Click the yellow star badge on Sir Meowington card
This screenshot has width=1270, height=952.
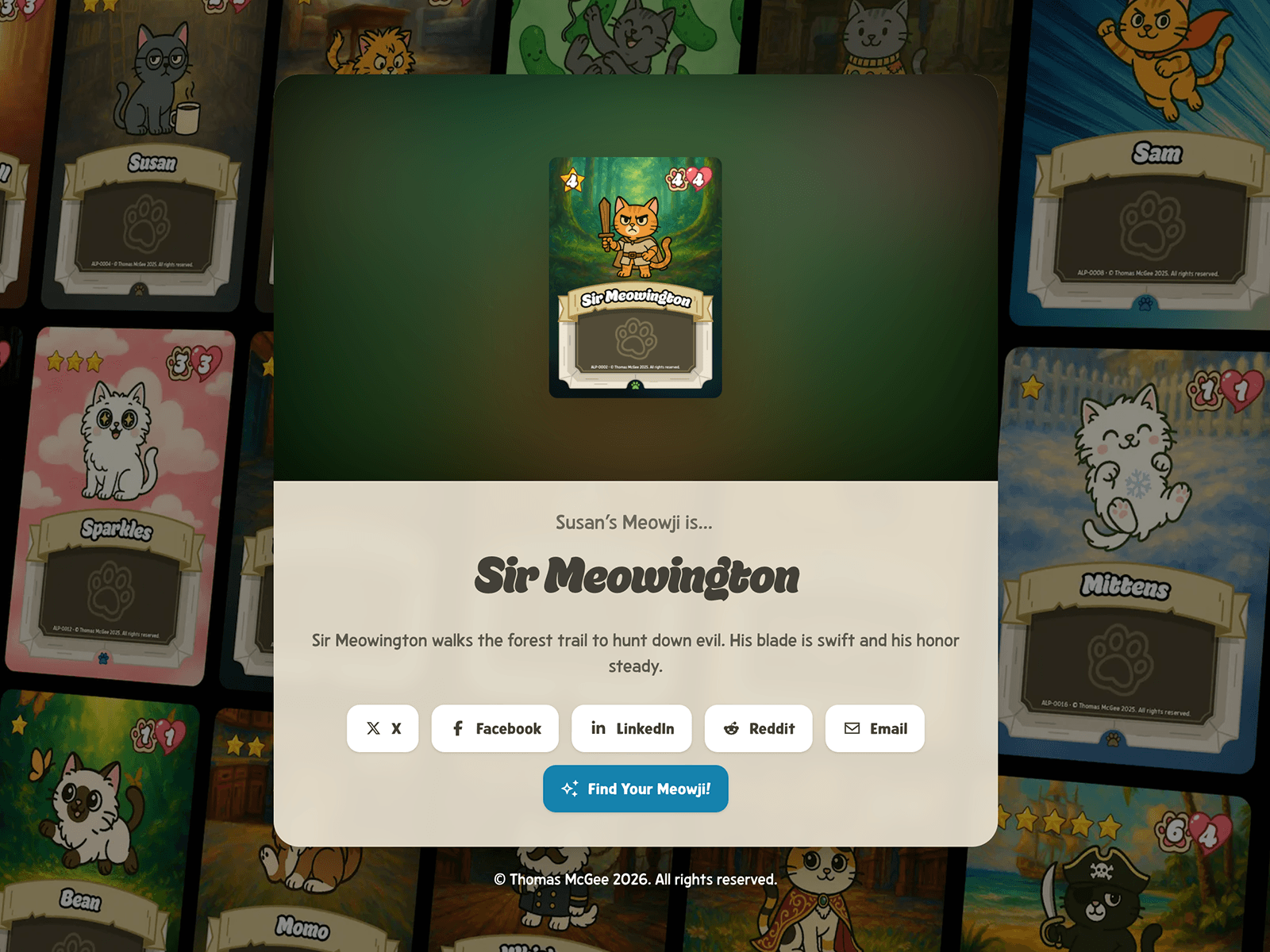tap(572, 182)
